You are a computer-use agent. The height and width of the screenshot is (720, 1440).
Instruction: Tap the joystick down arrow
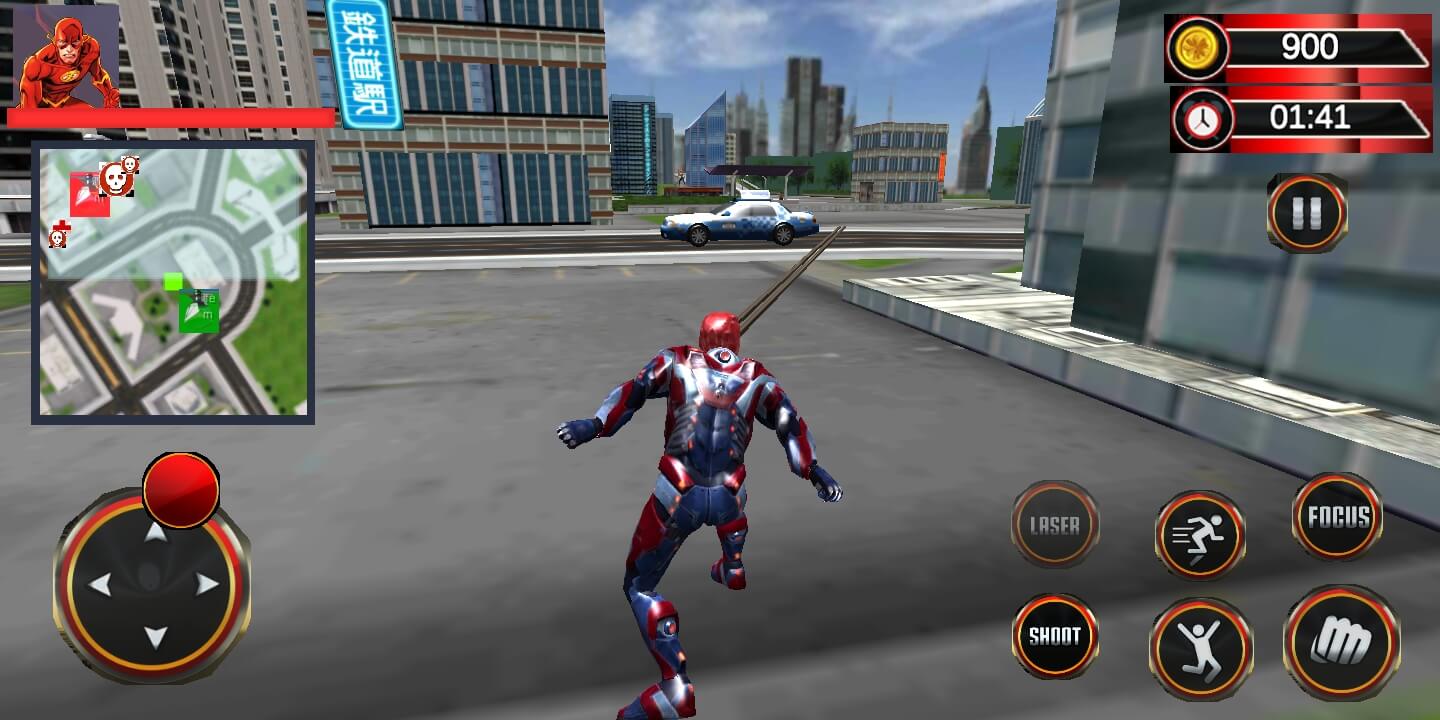pos(155,637)
